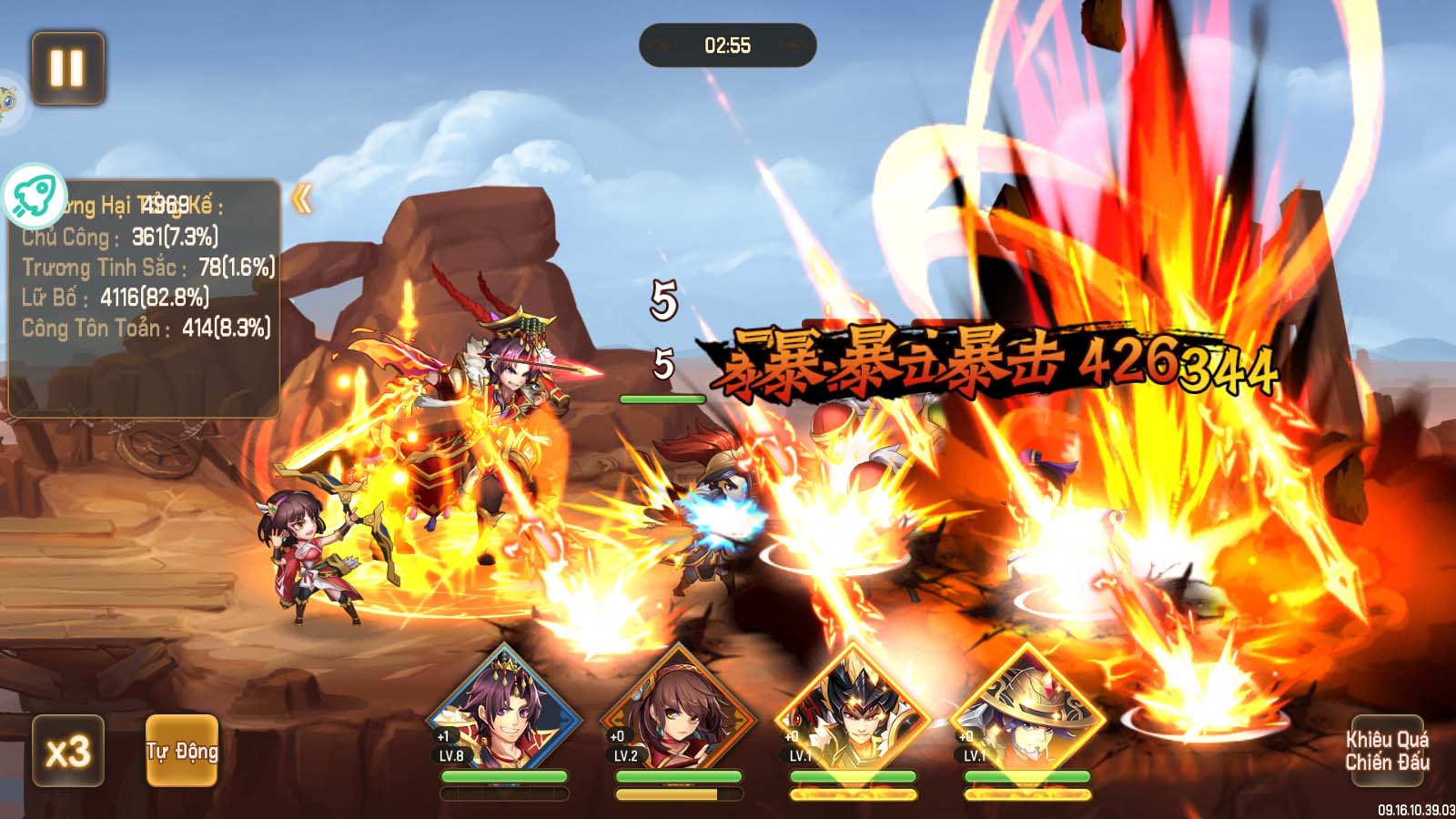1456x819 pixels.
Task: Skip battle with Khiêu Quá Chiến Đấu
Action: [x=1387, y=751]
